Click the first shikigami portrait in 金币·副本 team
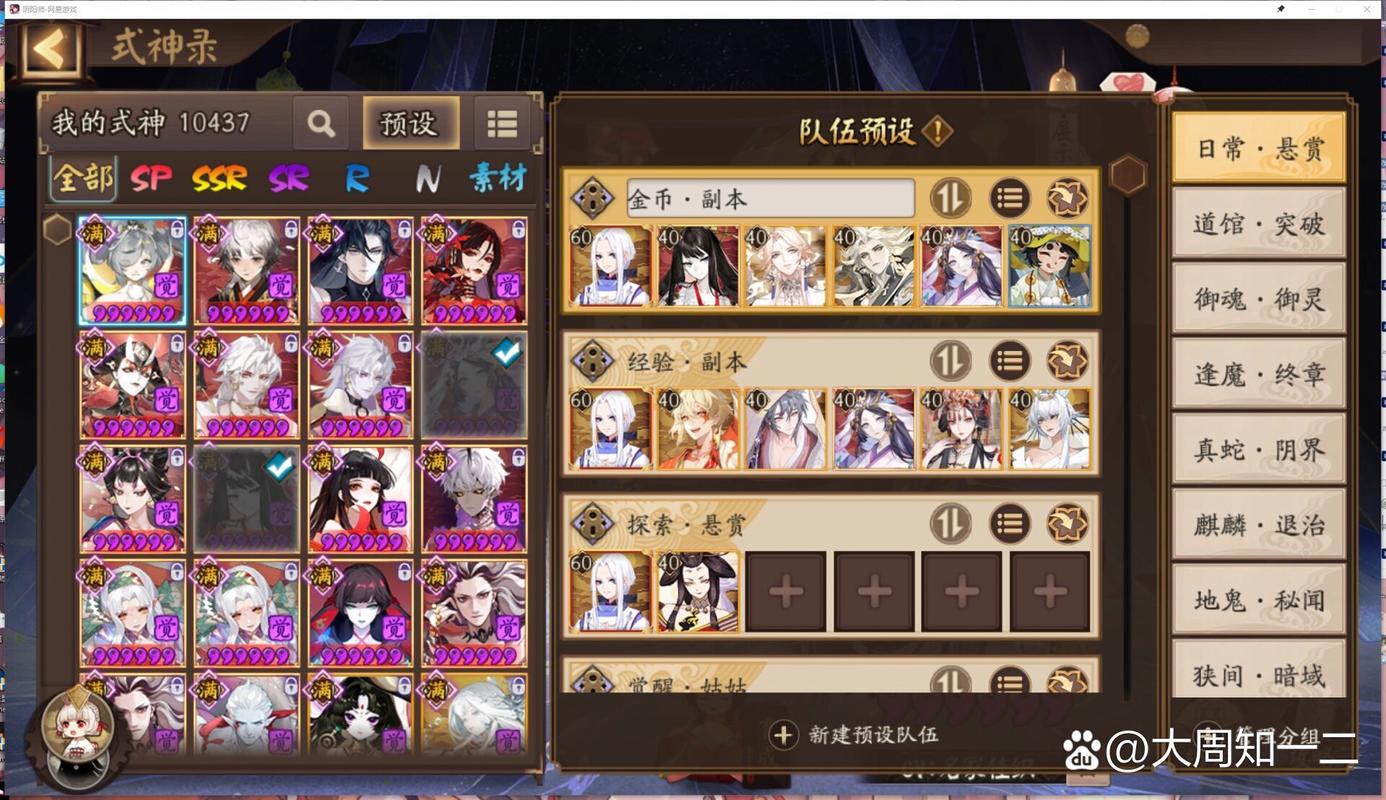The height and width of the screenshot is (800, 1386). coord(610,265)
